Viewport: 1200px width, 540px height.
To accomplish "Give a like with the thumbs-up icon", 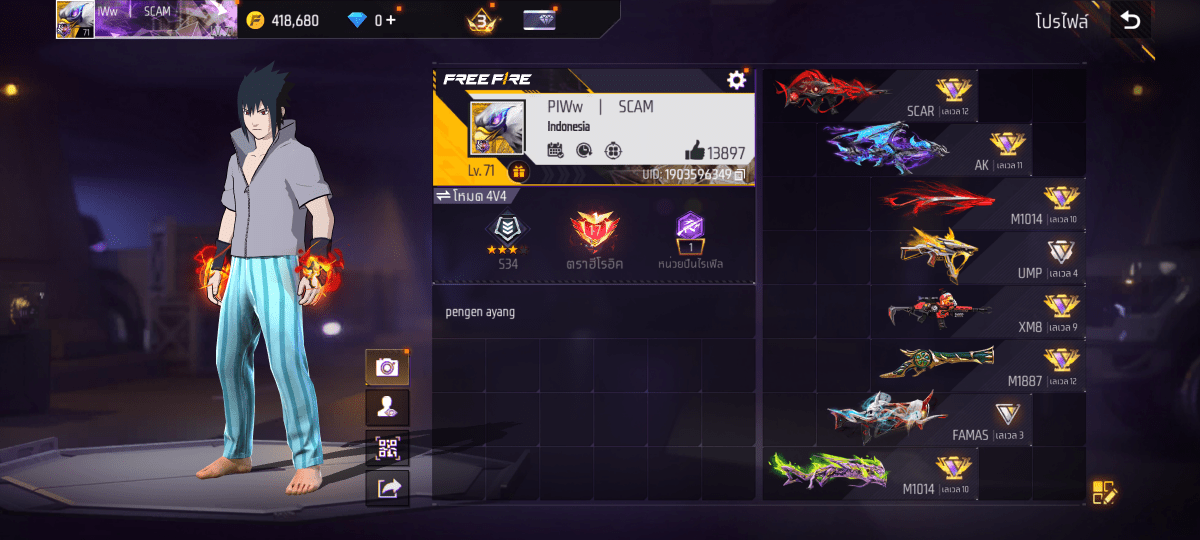I will click(695, 151).
